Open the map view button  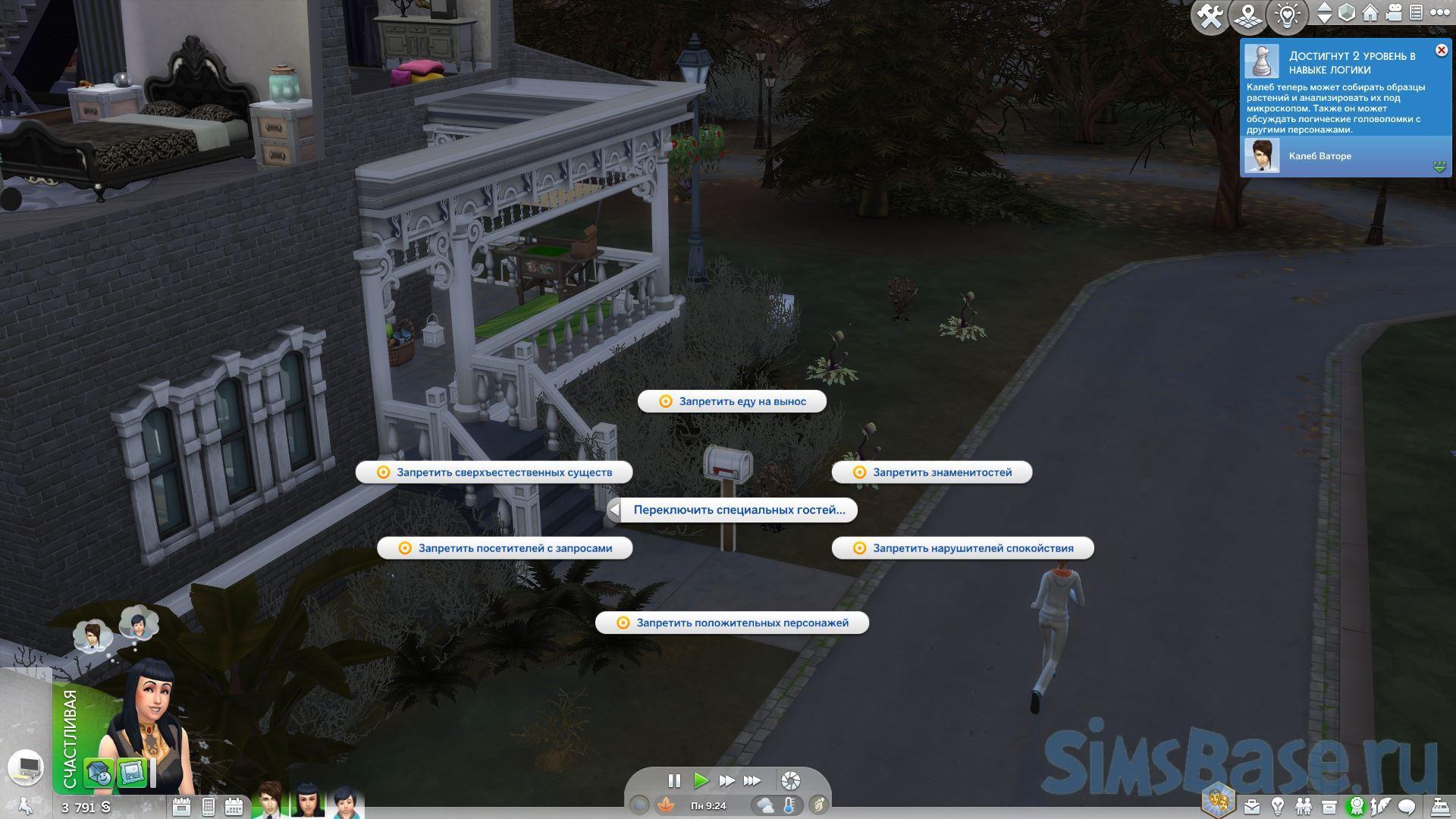pyautogui.click(x=1248, y=15)
